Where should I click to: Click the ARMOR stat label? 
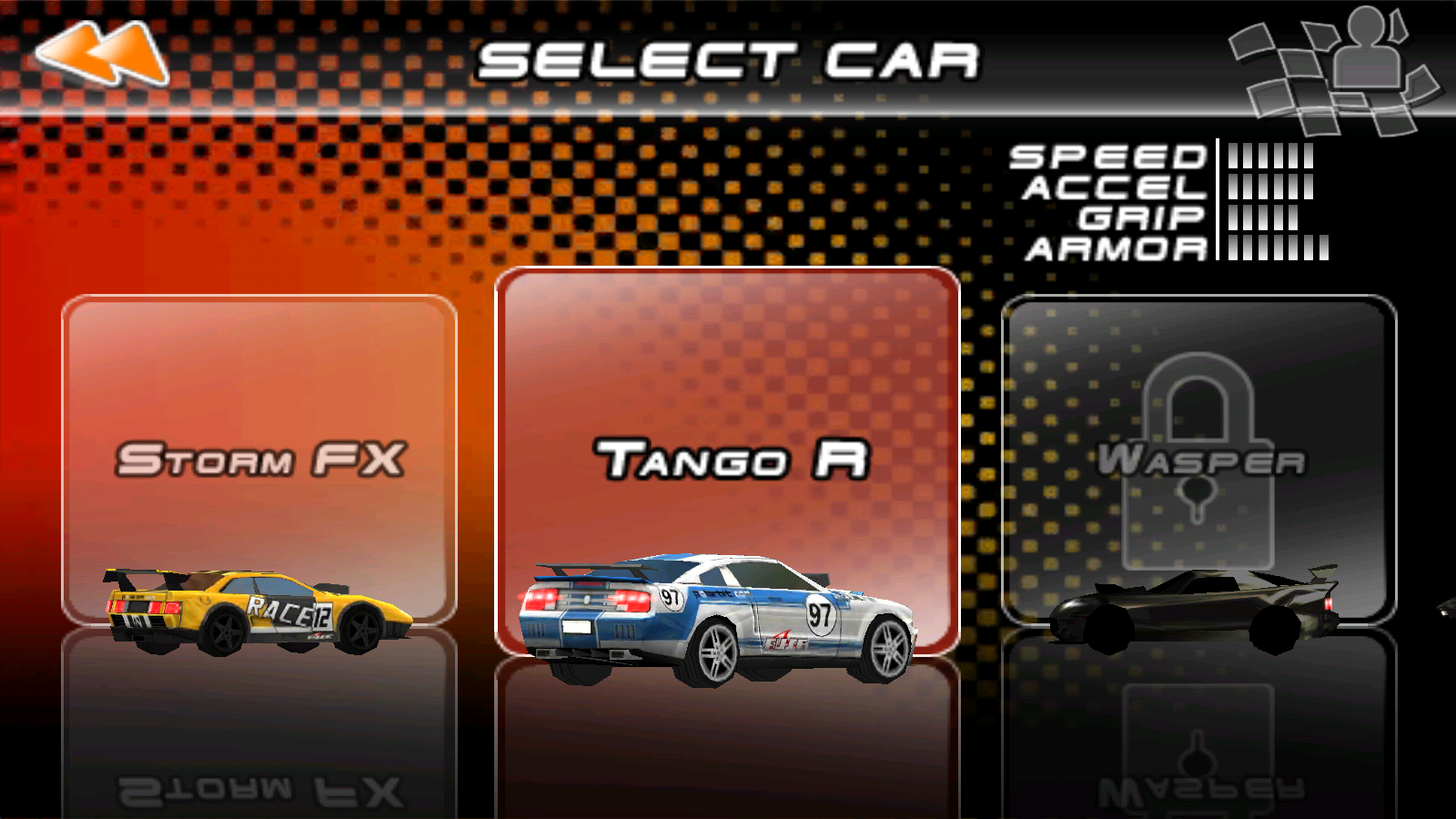(1115, 250)
